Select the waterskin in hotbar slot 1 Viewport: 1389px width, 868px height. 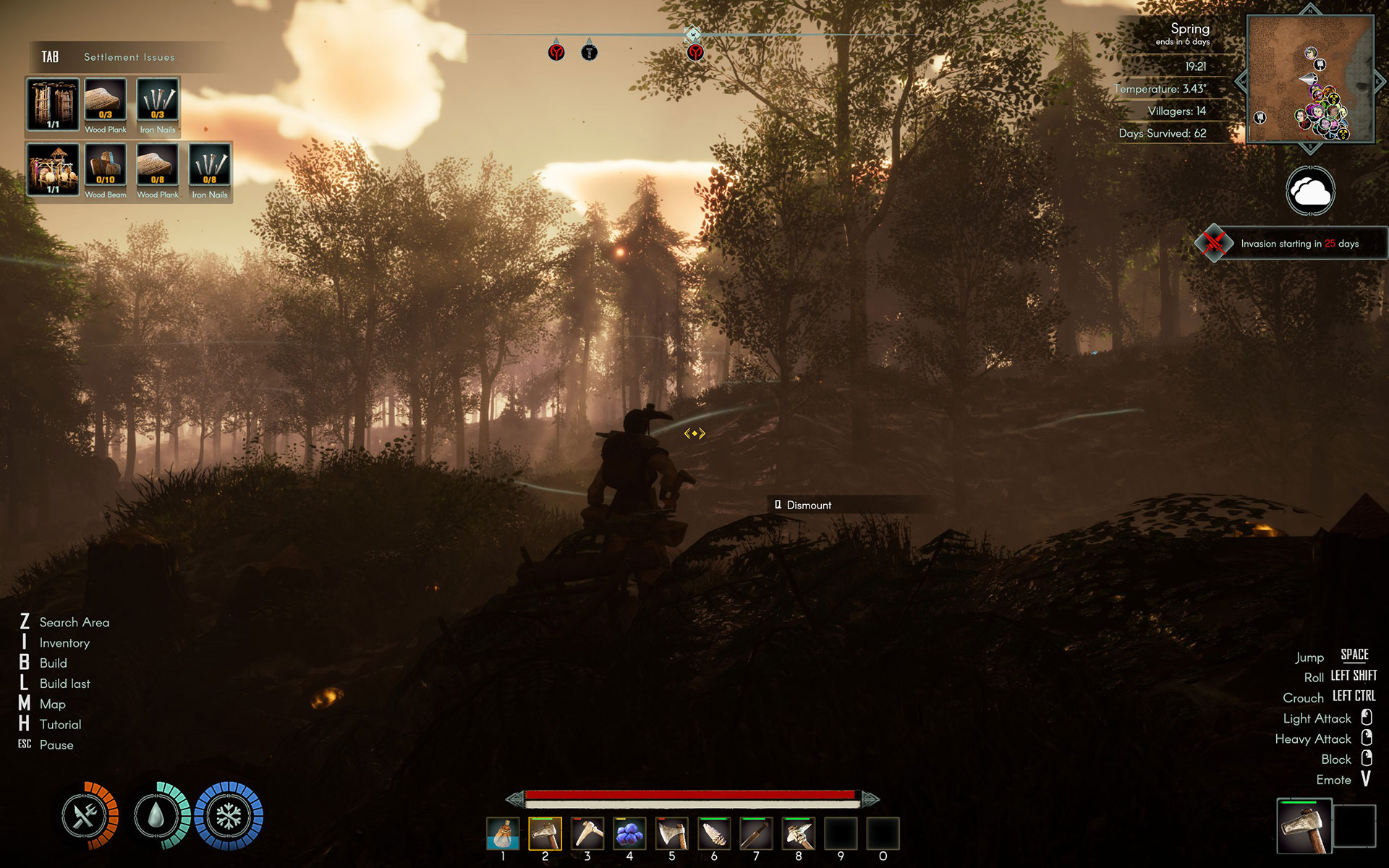[503, 834]
